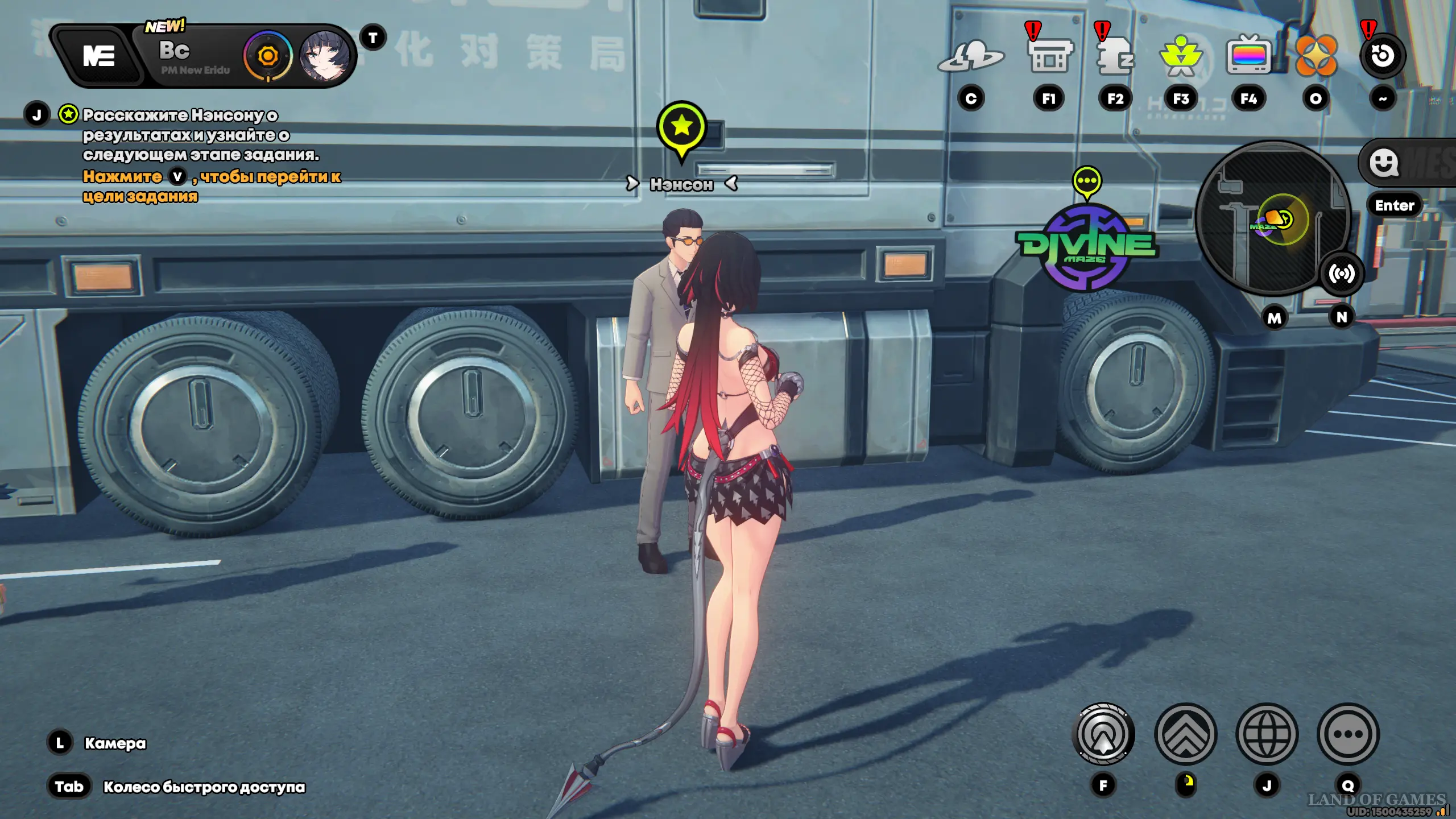Image resolution: width=1456 pixels, height=819 pixels.
Task: Click the orange time-of-day dial
Action: click(x=268, y=56)
